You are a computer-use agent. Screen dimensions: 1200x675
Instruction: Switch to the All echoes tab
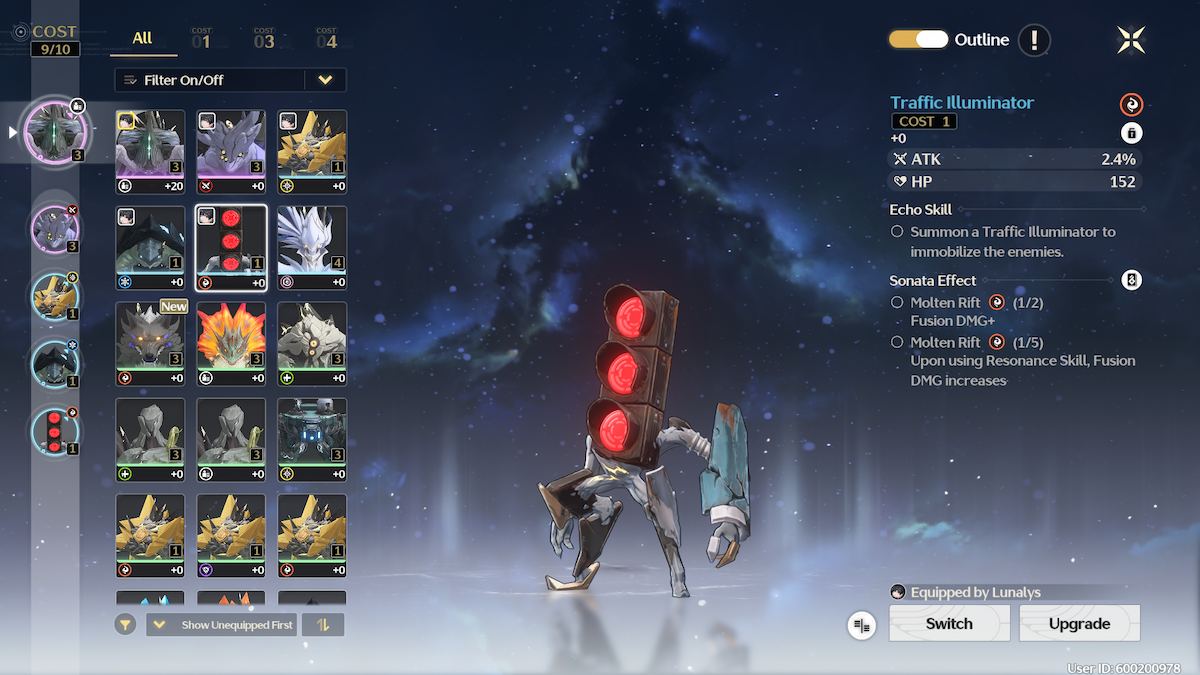[x=142, y=38]
